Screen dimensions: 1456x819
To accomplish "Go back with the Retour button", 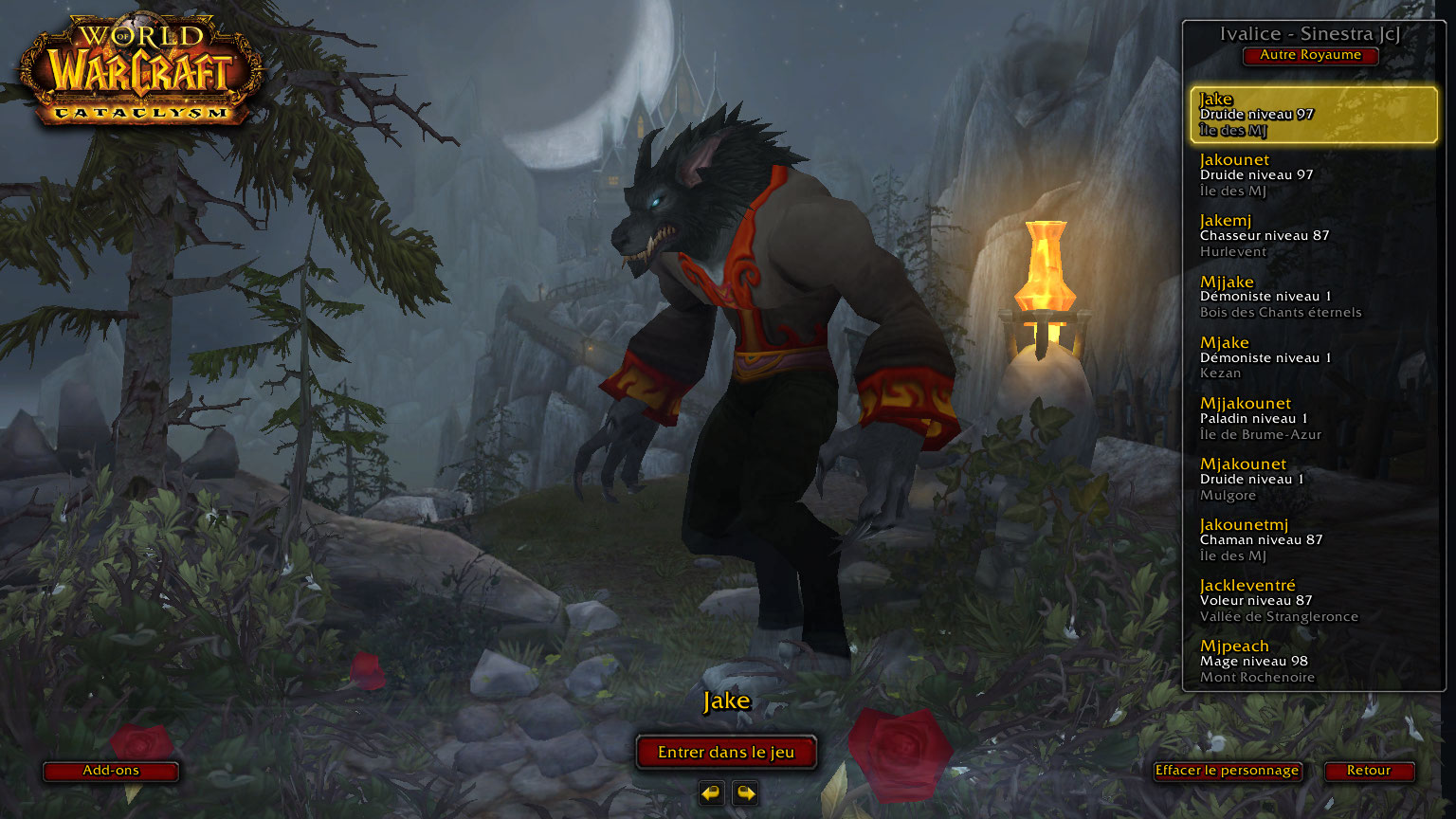I will point(1369,771).
